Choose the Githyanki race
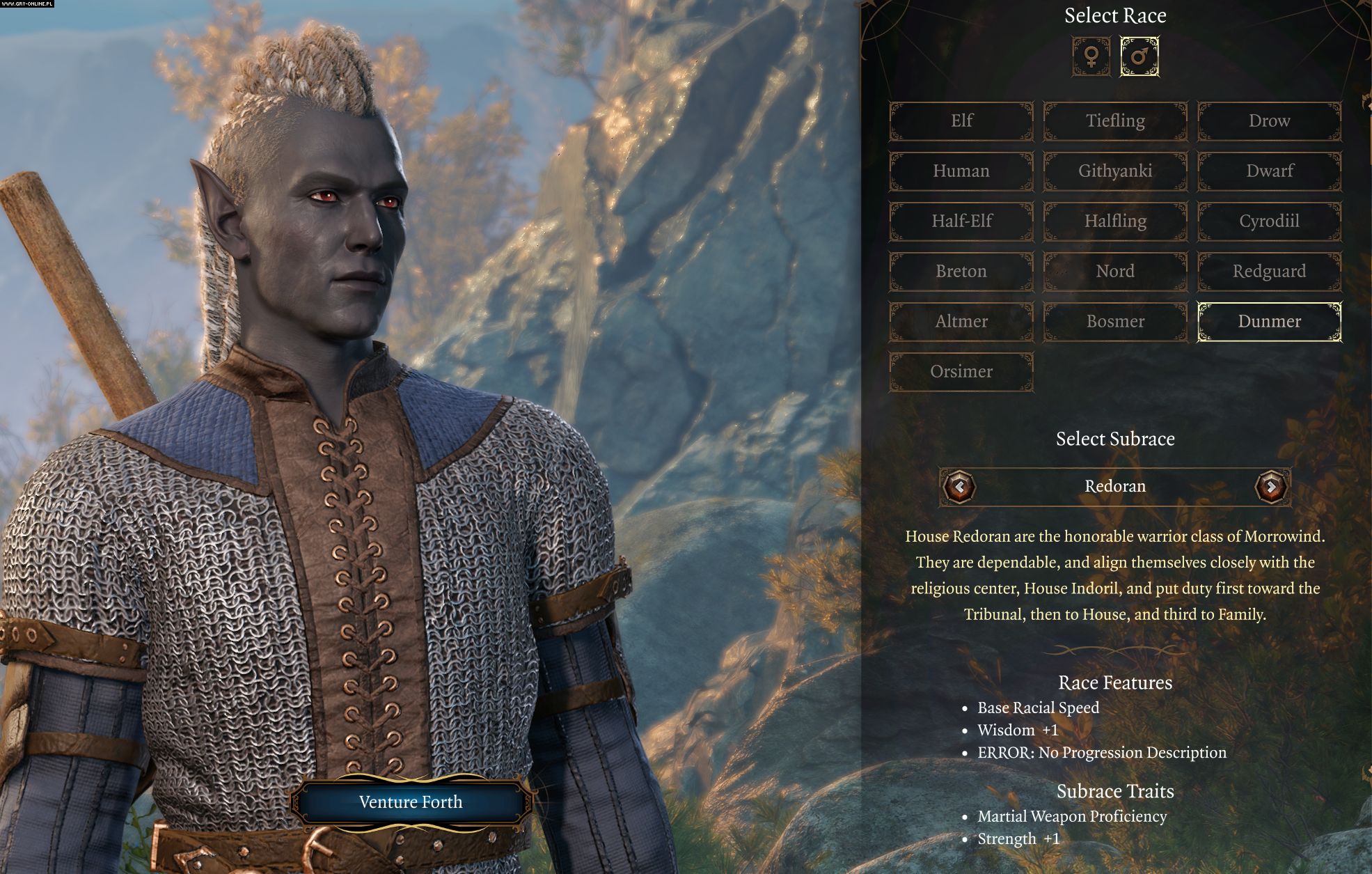The width and height of the screenshot is (1372, 874). pyautogui.click(x=1115, y=171)
